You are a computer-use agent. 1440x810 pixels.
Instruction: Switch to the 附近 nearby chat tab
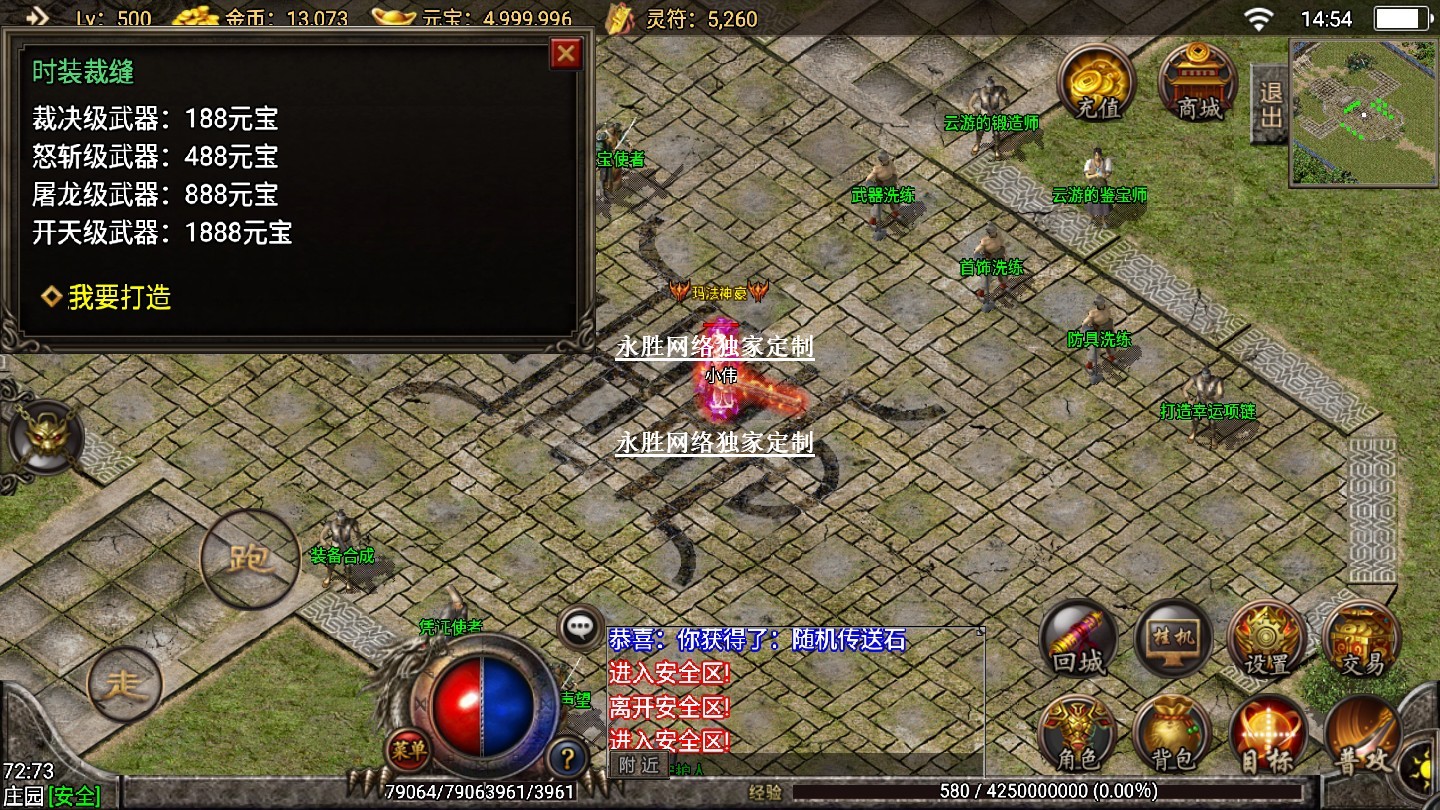point(638,765)
